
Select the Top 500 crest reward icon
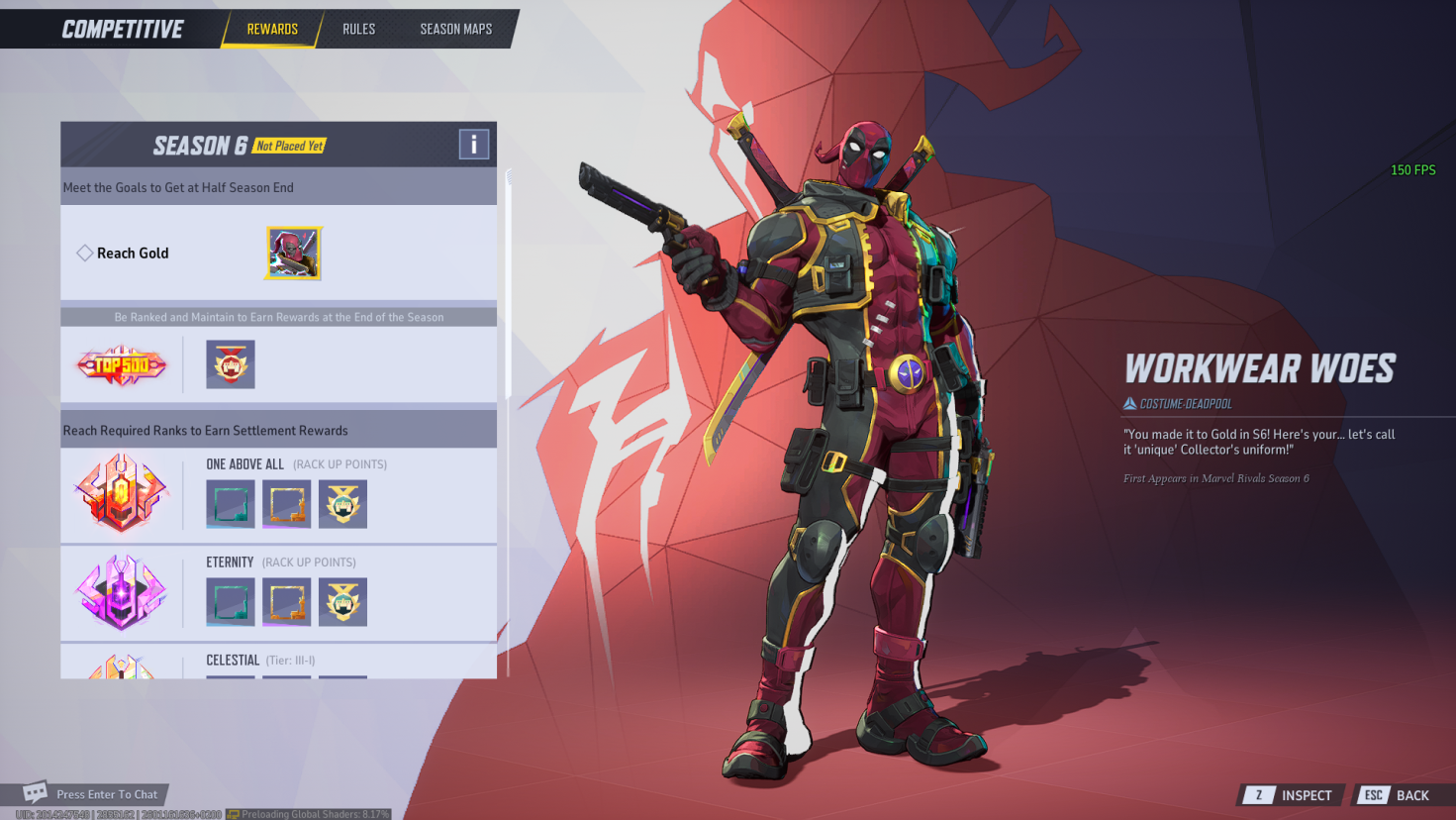pos(231,364)
